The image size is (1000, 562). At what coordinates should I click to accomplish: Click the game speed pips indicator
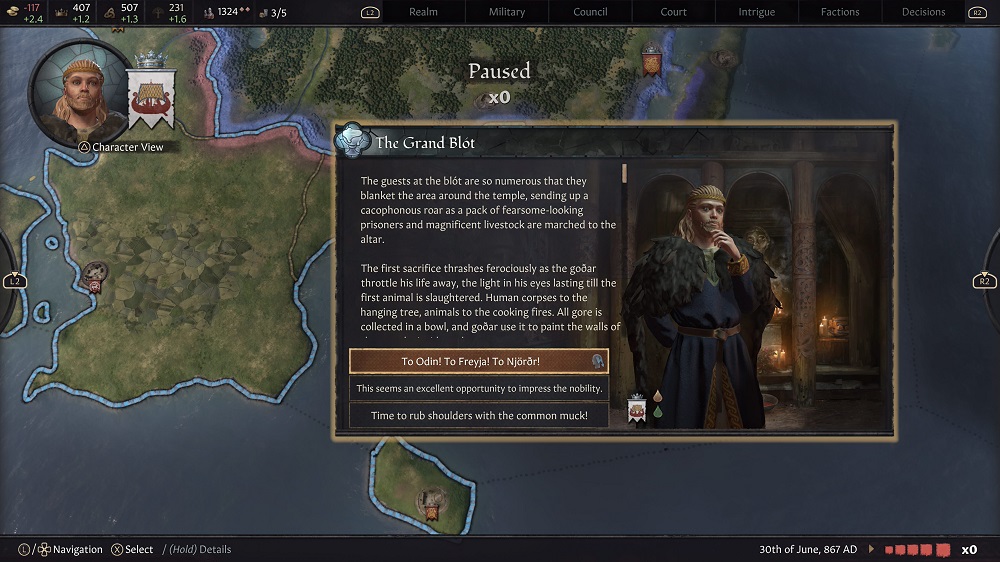(x=913, y=550)
